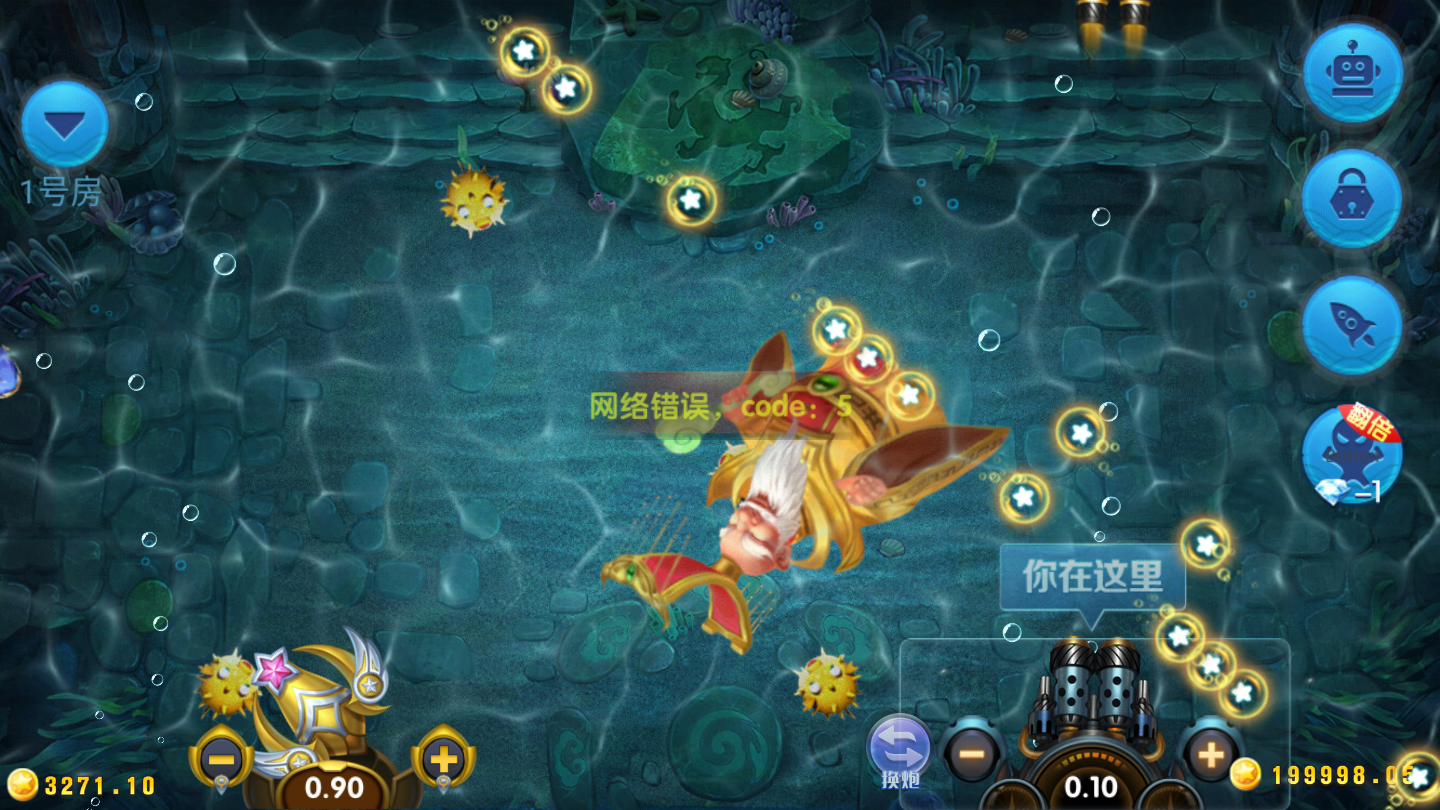Image resolution: width=1440 pixels, height=810 pixels.
Task: Click the 1号房 room label
Action: coord(58,190)
